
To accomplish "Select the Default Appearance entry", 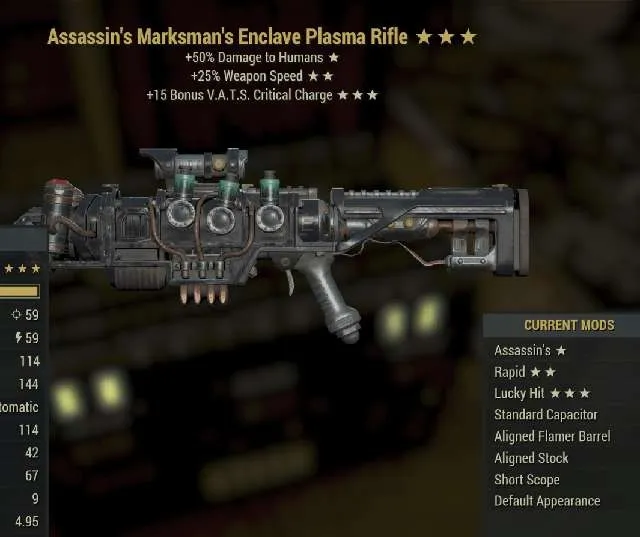I will click(x=547, y=501).
